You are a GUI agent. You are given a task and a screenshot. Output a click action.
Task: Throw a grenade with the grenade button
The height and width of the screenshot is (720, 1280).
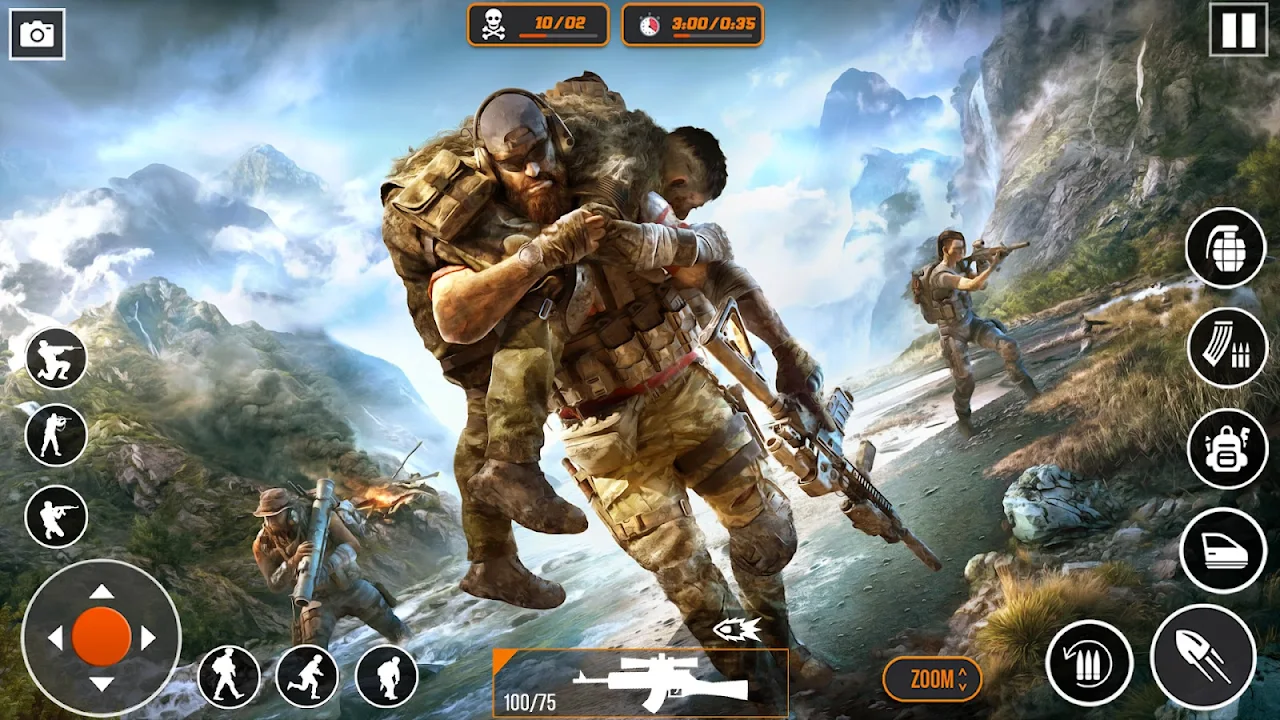(x=1226, y=248)
